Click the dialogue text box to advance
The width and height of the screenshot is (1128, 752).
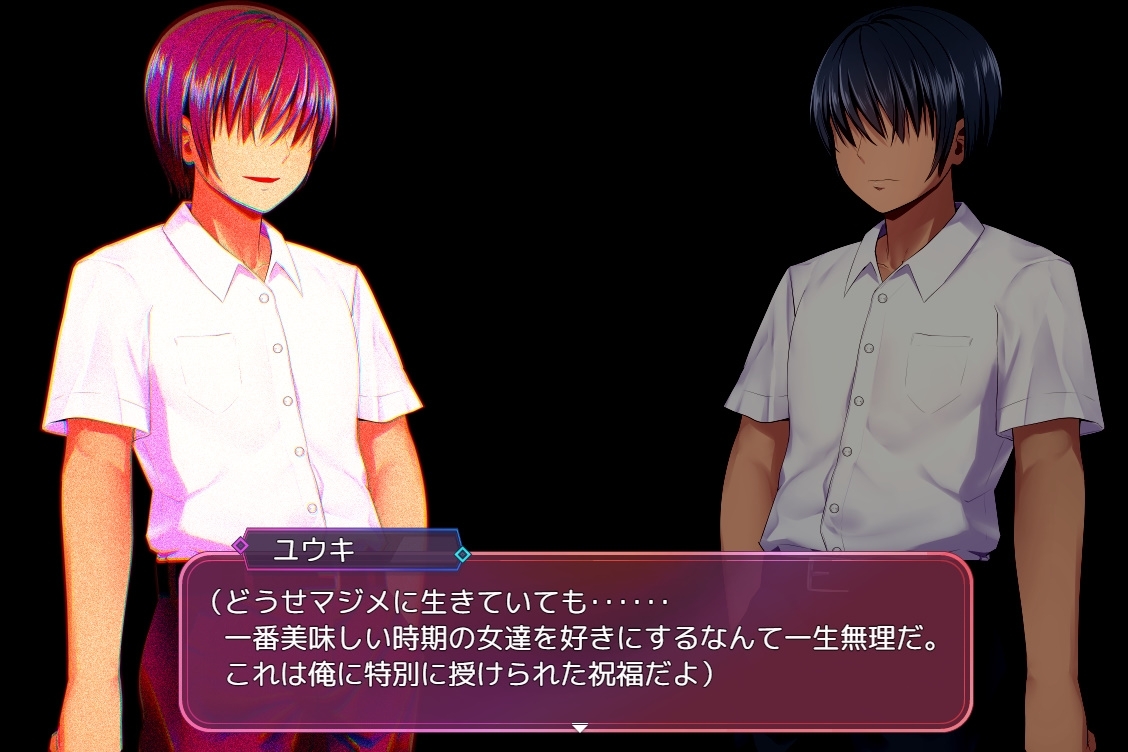(x=575, y=640)
